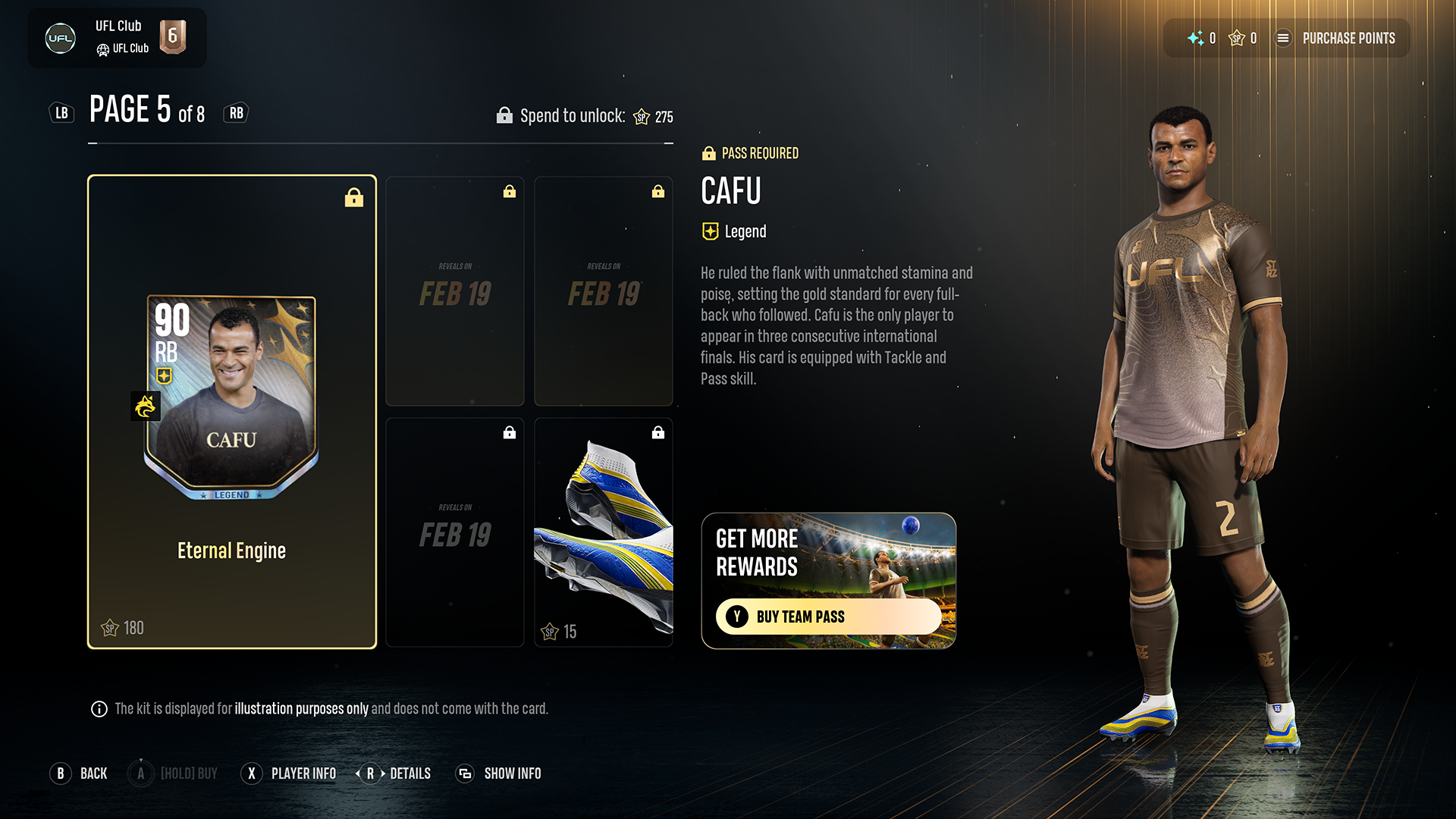Viewport: 1456px width, 819px height.
Task: Buy the Team Pass
Action: (x=828, y=617)
